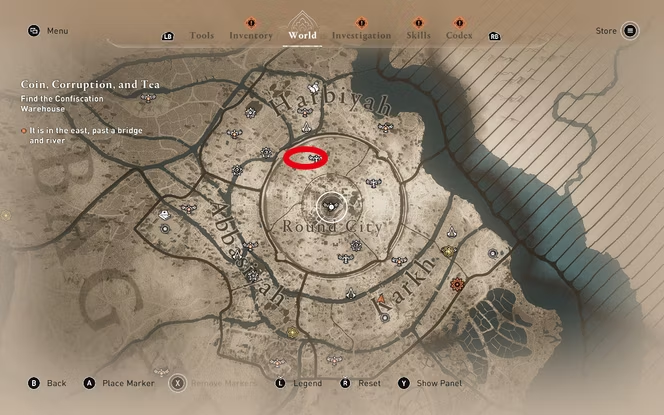Open the Codex tab

pos(459,35)
